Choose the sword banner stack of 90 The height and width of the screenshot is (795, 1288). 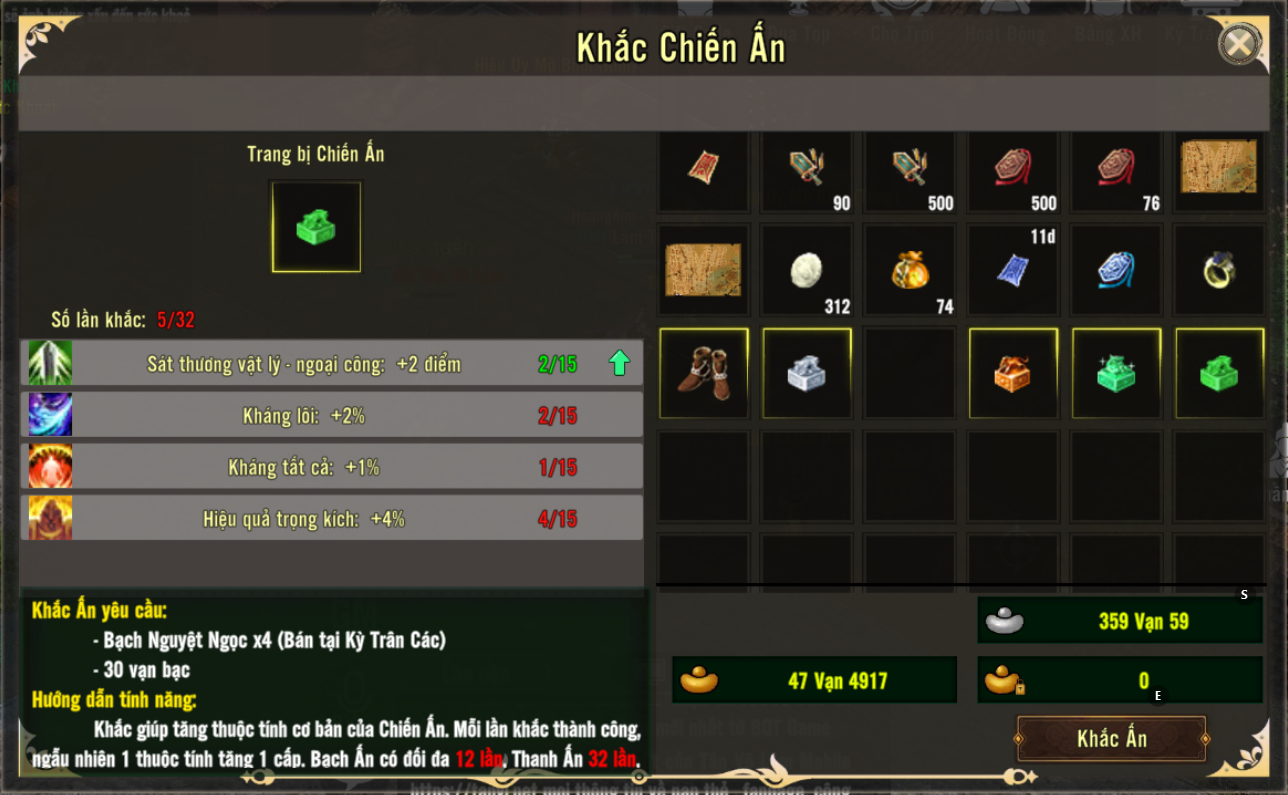click(807, 168)
